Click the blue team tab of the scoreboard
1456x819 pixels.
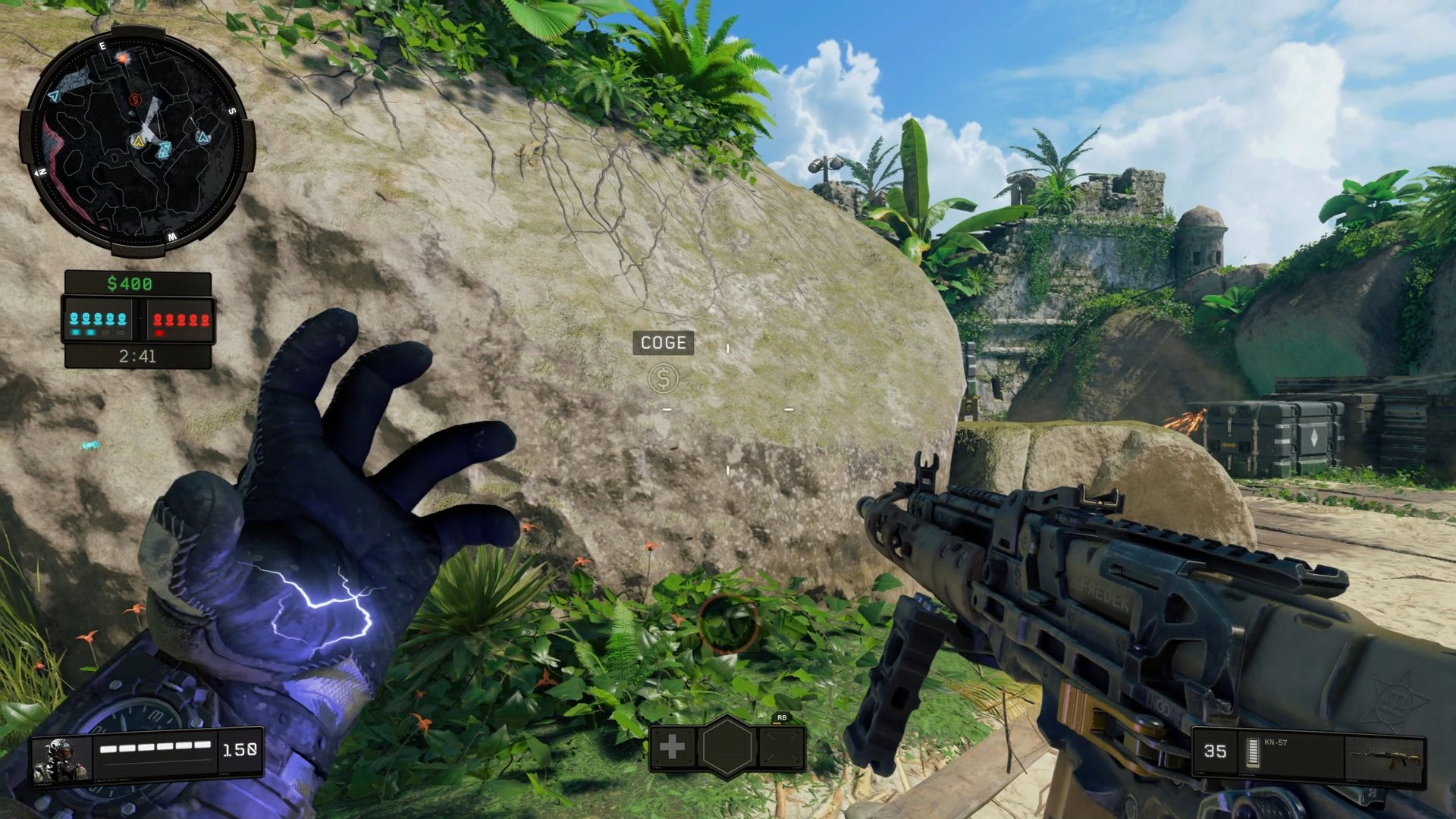[99, 318]
